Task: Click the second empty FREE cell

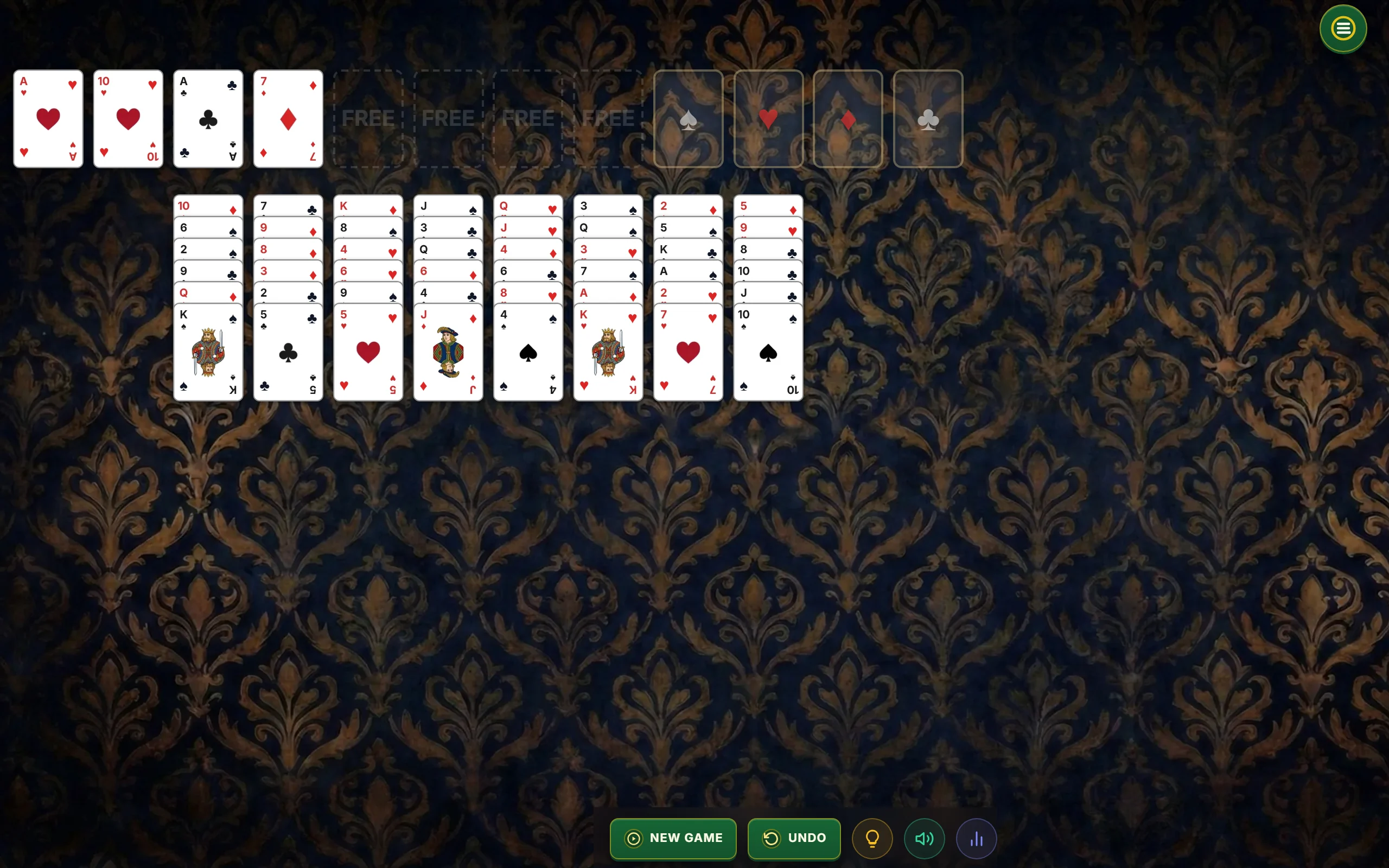Action: coord(448,119)
